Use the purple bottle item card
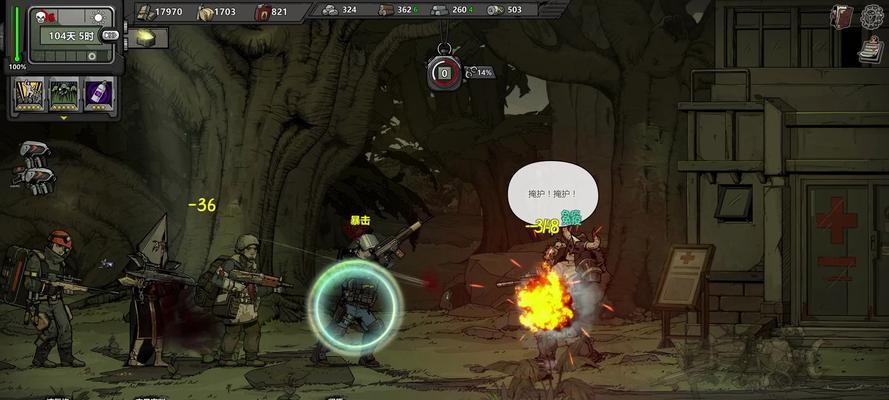 coord(98,96)
